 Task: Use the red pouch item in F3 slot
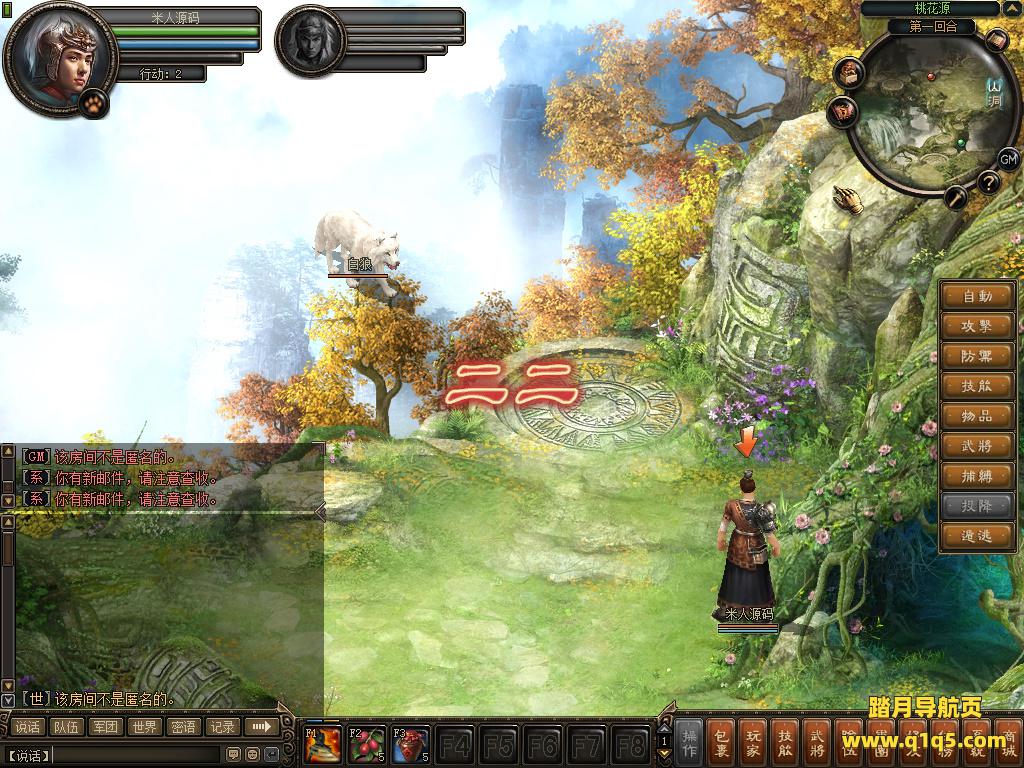pyautogui.click(x=410, y=745)
